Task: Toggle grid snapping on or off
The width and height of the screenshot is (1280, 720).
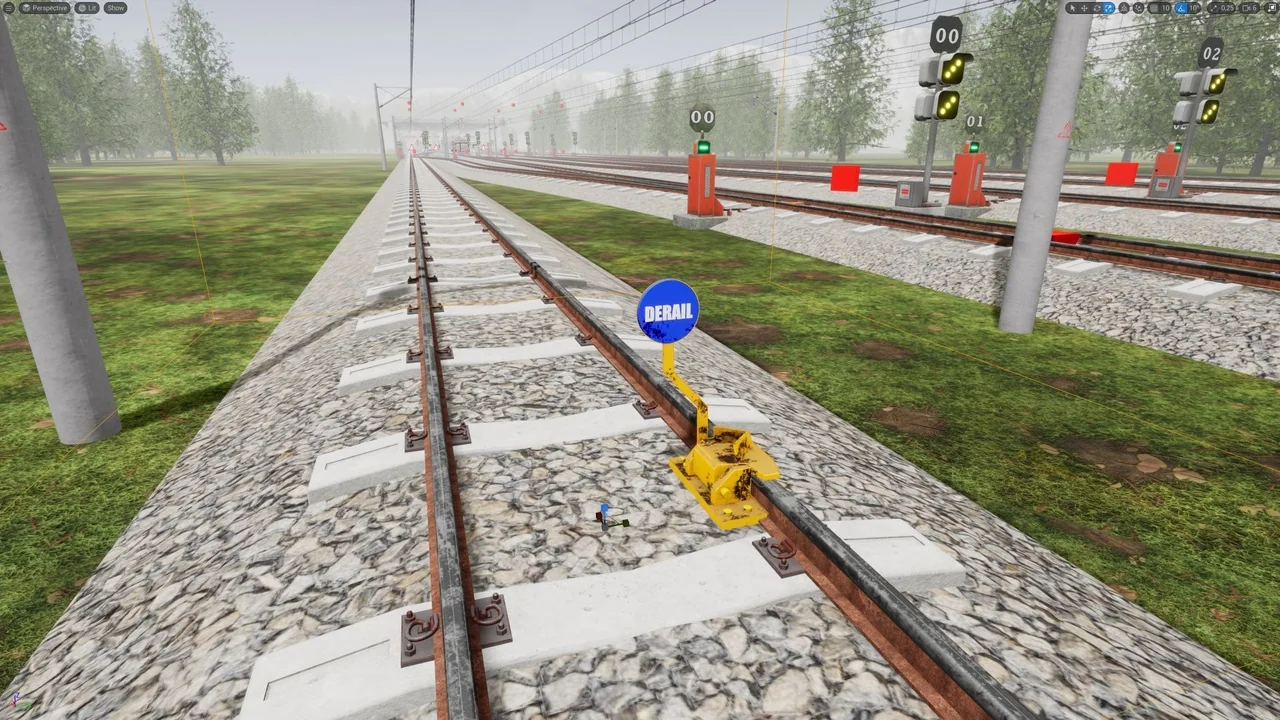Action: click(x=1154, y=7)
